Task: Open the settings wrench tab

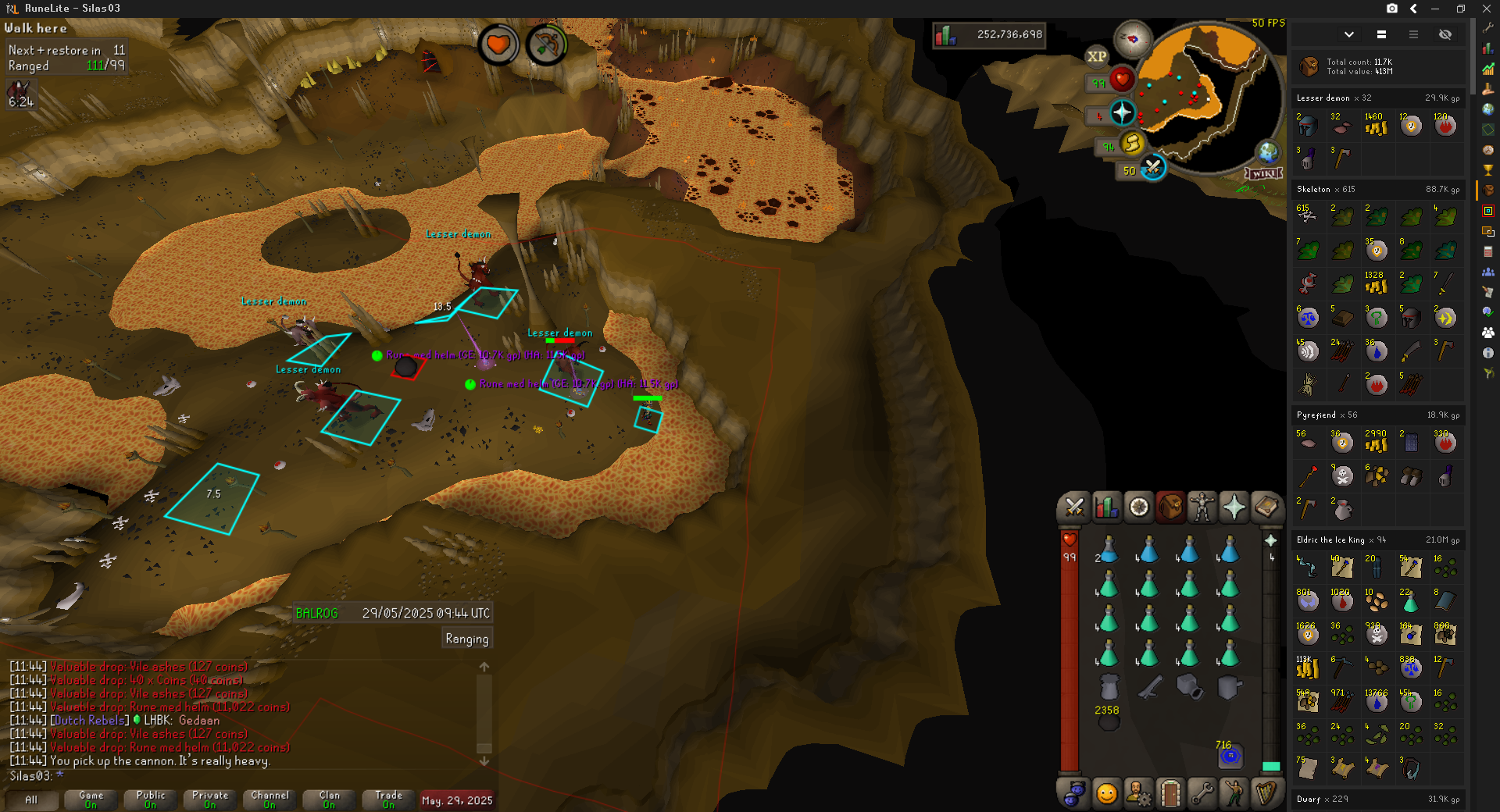Action: 1202,794
